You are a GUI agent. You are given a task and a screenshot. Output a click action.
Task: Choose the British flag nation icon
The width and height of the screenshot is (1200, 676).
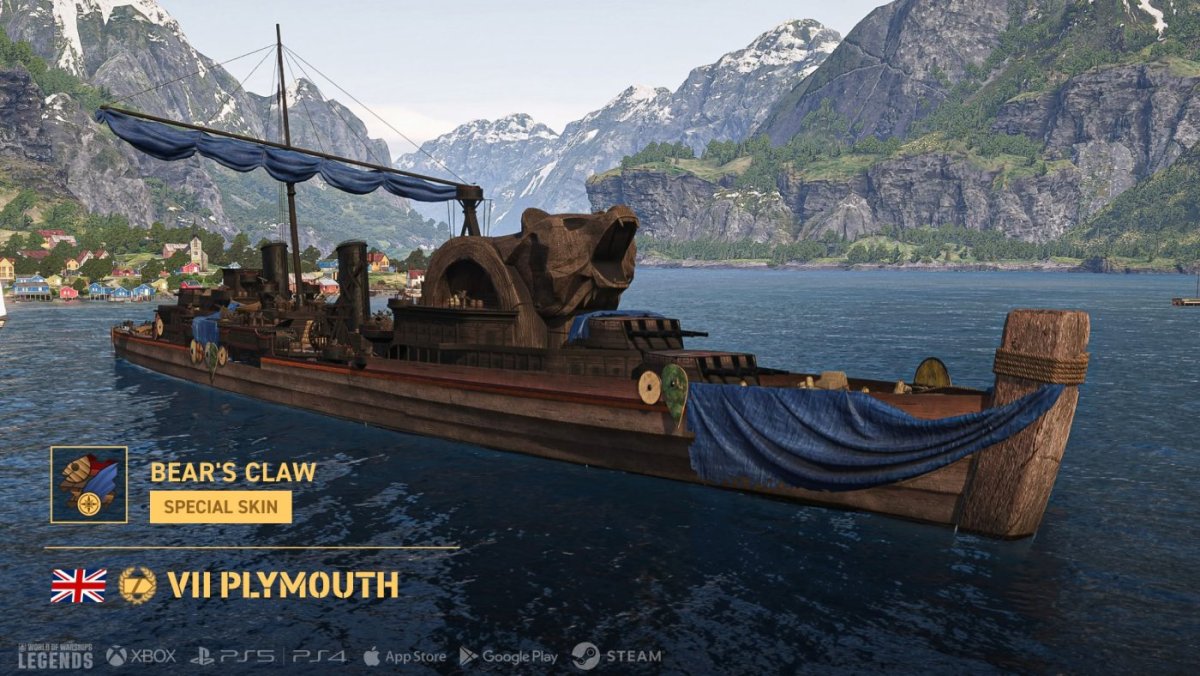coord(78,585)
